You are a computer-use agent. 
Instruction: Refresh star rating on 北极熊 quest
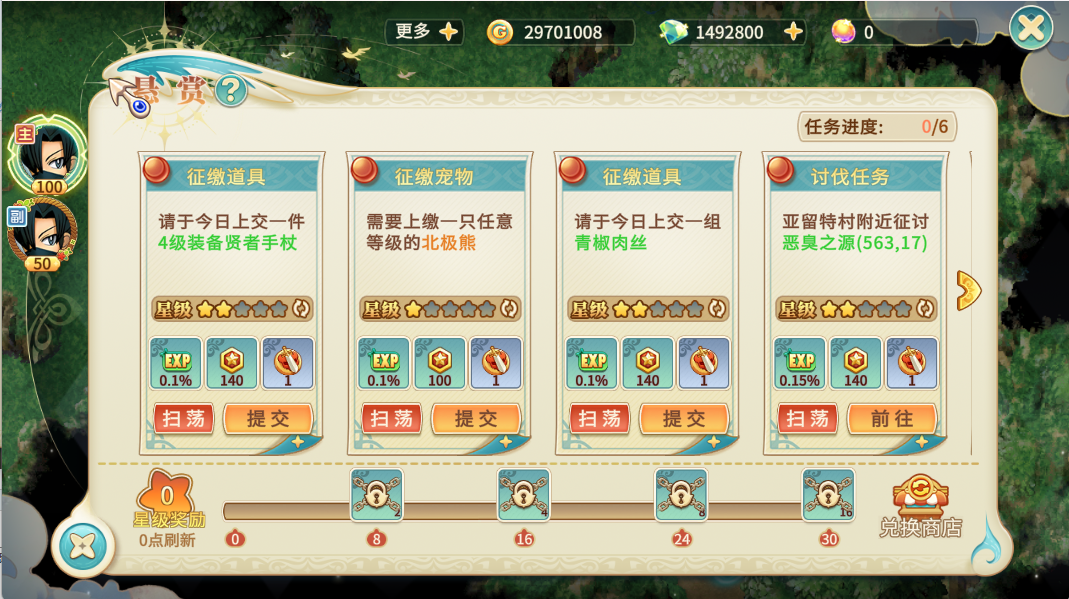(508, 309)
